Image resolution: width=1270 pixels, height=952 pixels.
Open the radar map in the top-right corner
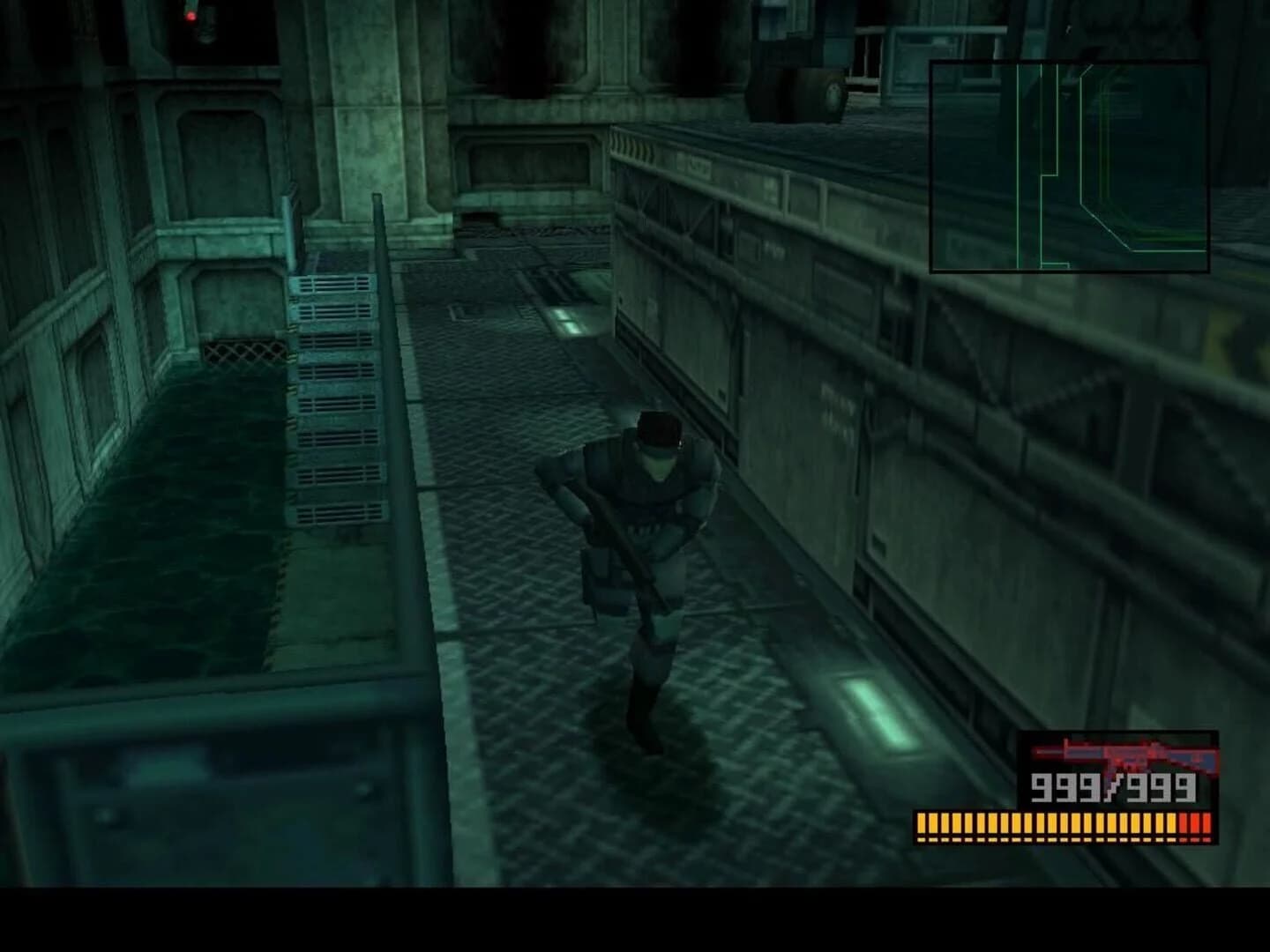tap(1072, 163)
